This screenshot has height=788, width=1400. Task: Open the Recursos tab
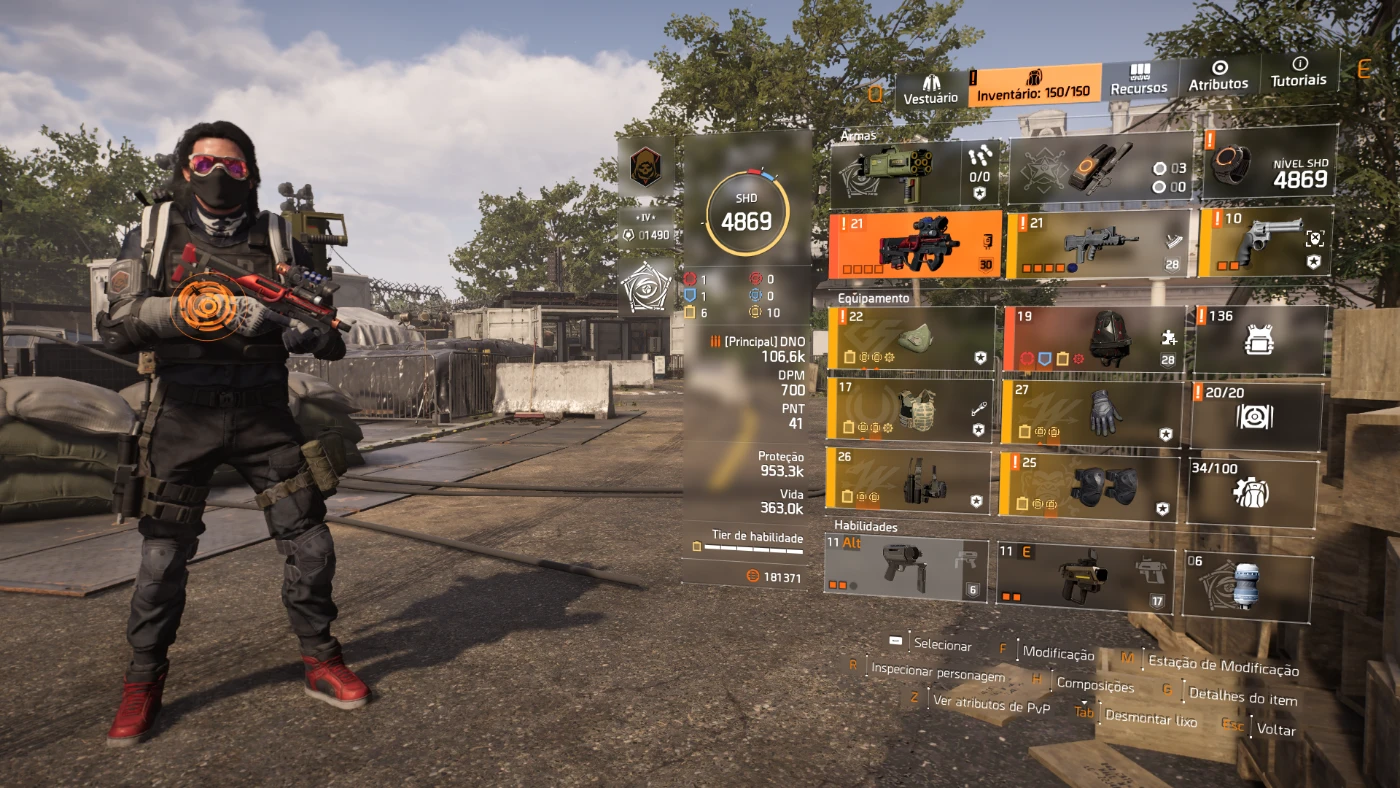coord(1139,80)
